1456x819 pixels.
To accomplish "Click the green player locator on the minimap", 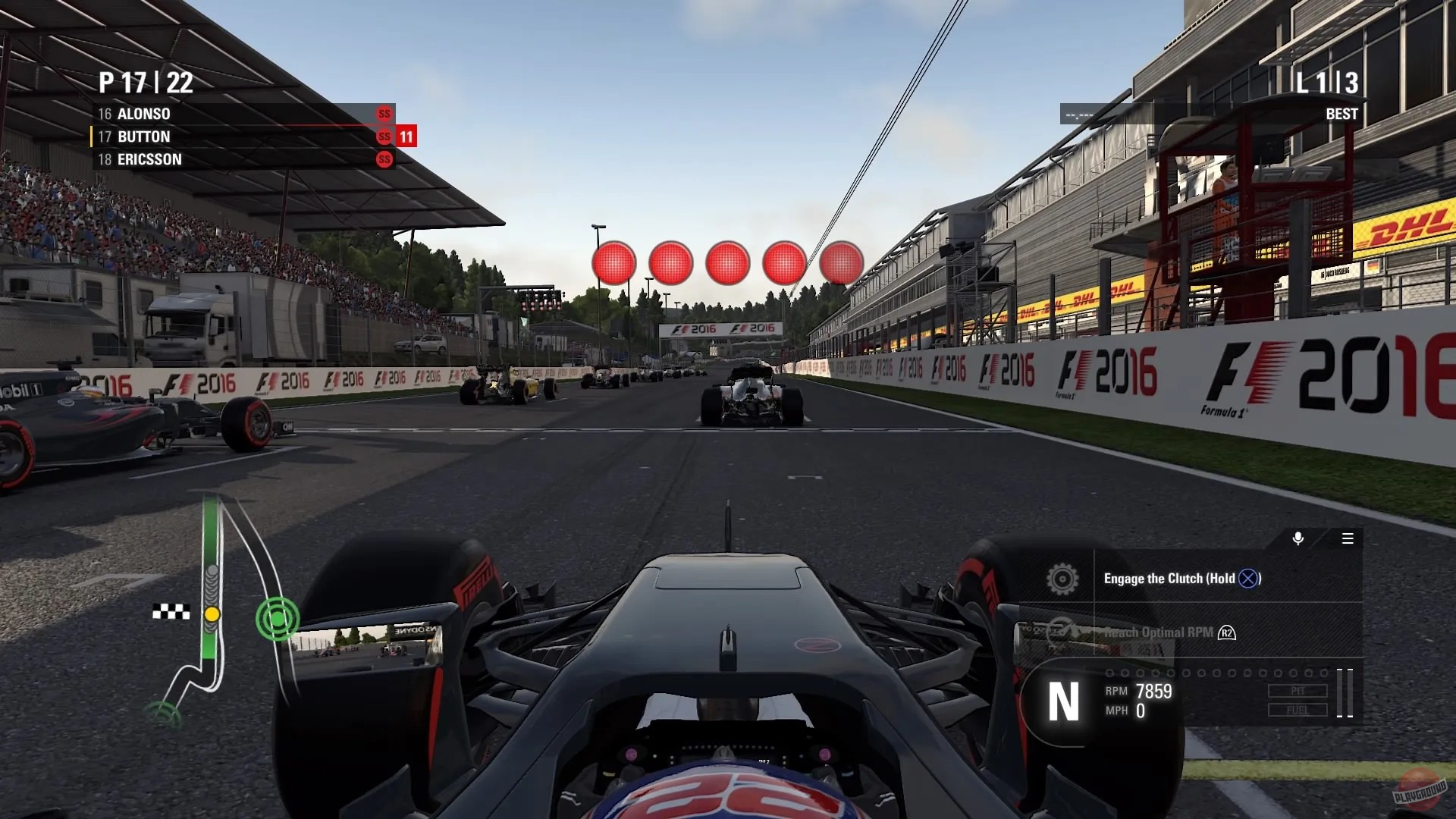I will (x=278, y=618).
